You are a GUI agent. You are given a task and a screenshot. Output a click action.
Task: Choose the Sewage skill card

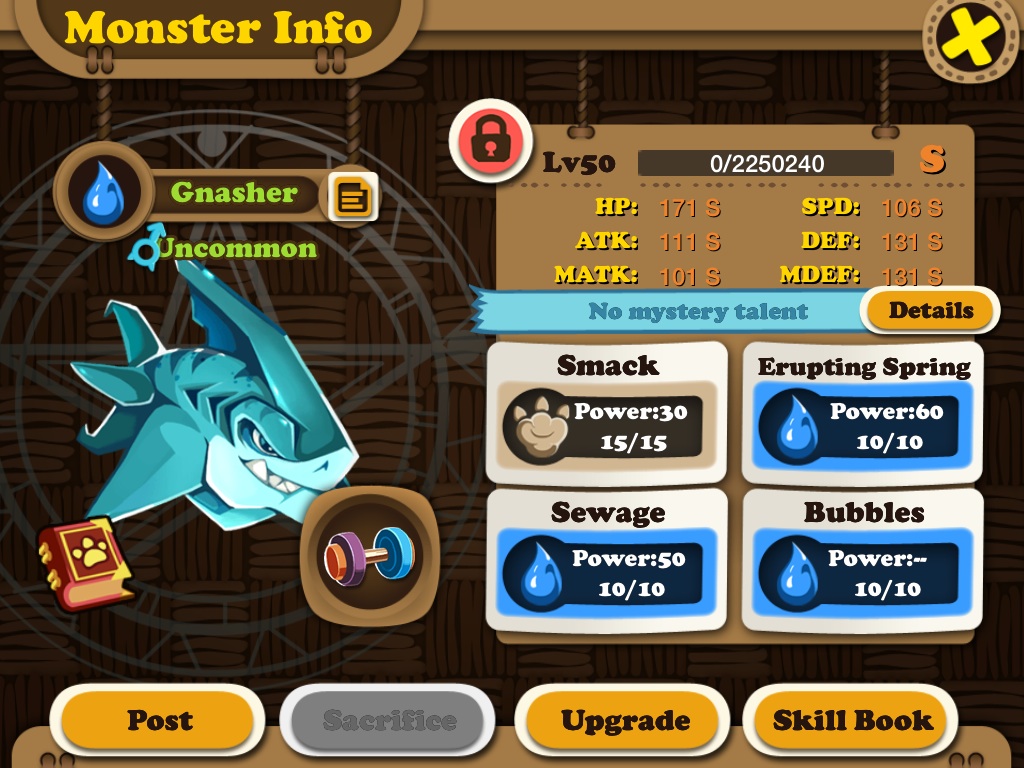click(607, 559)
